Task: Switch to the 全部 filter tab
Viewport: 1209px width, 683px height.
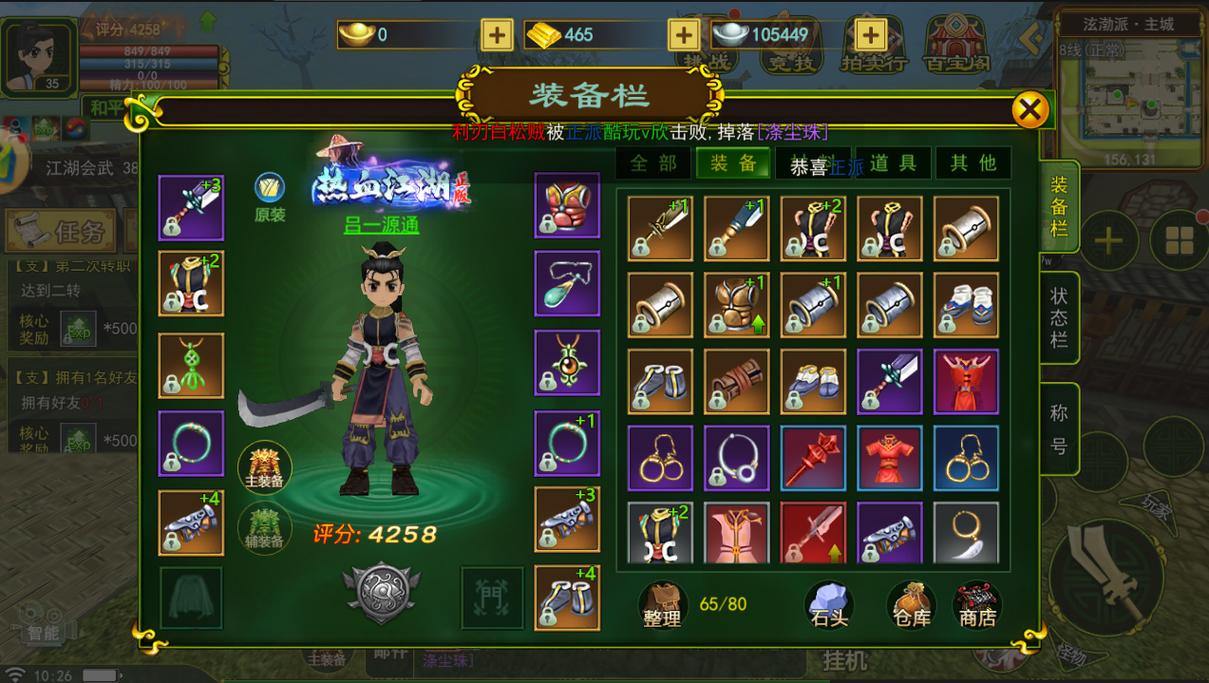Action: pos(654,164)
